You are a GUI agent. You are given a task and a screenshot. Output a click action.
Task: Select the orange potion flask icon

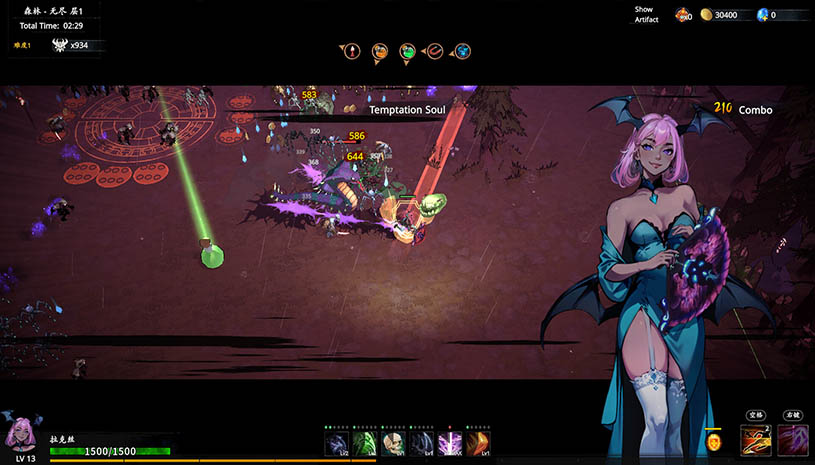[x=380, y=50]
